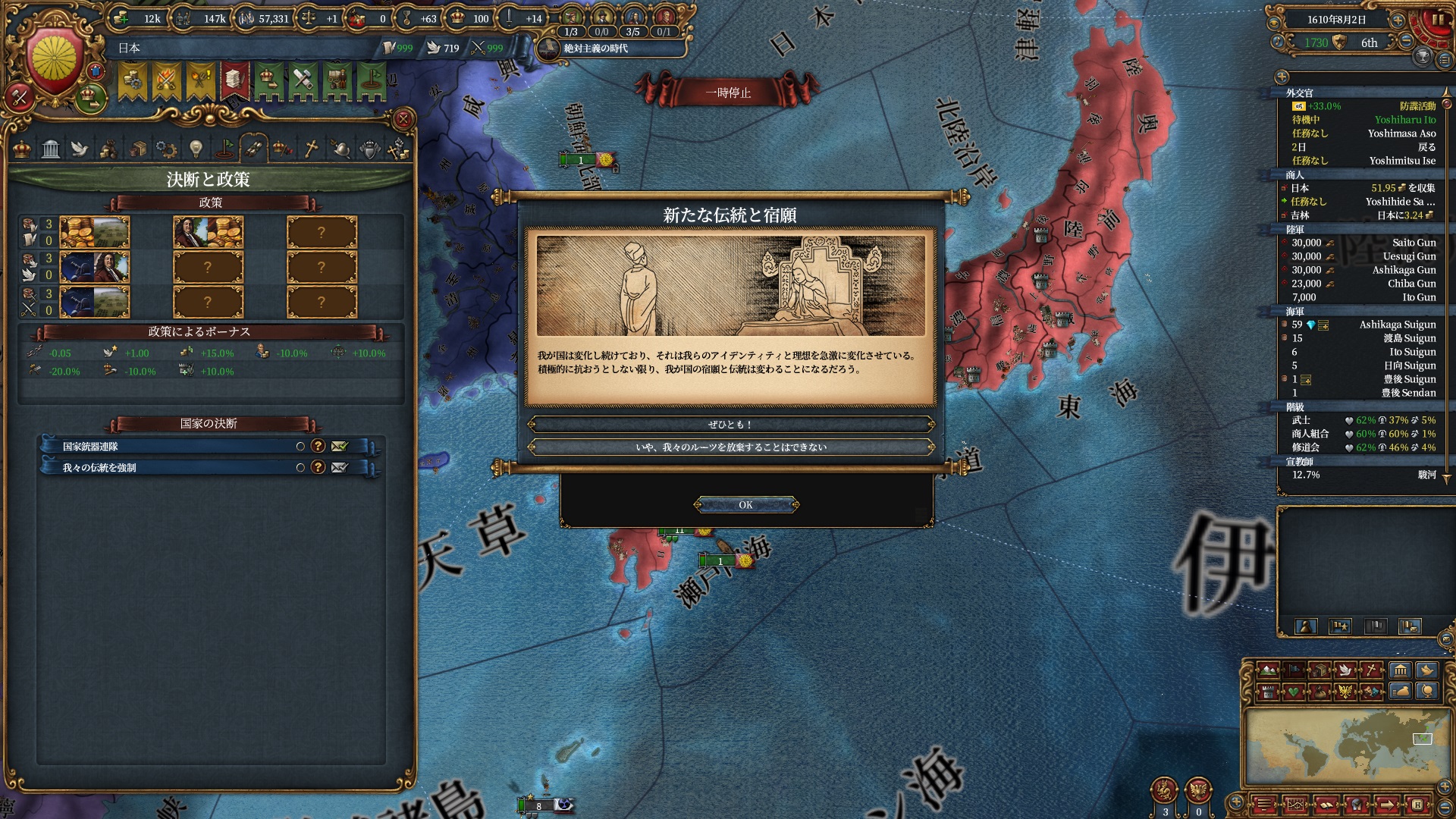
Task: Open the 1730 score ranking display
Action: (1316, 43)
